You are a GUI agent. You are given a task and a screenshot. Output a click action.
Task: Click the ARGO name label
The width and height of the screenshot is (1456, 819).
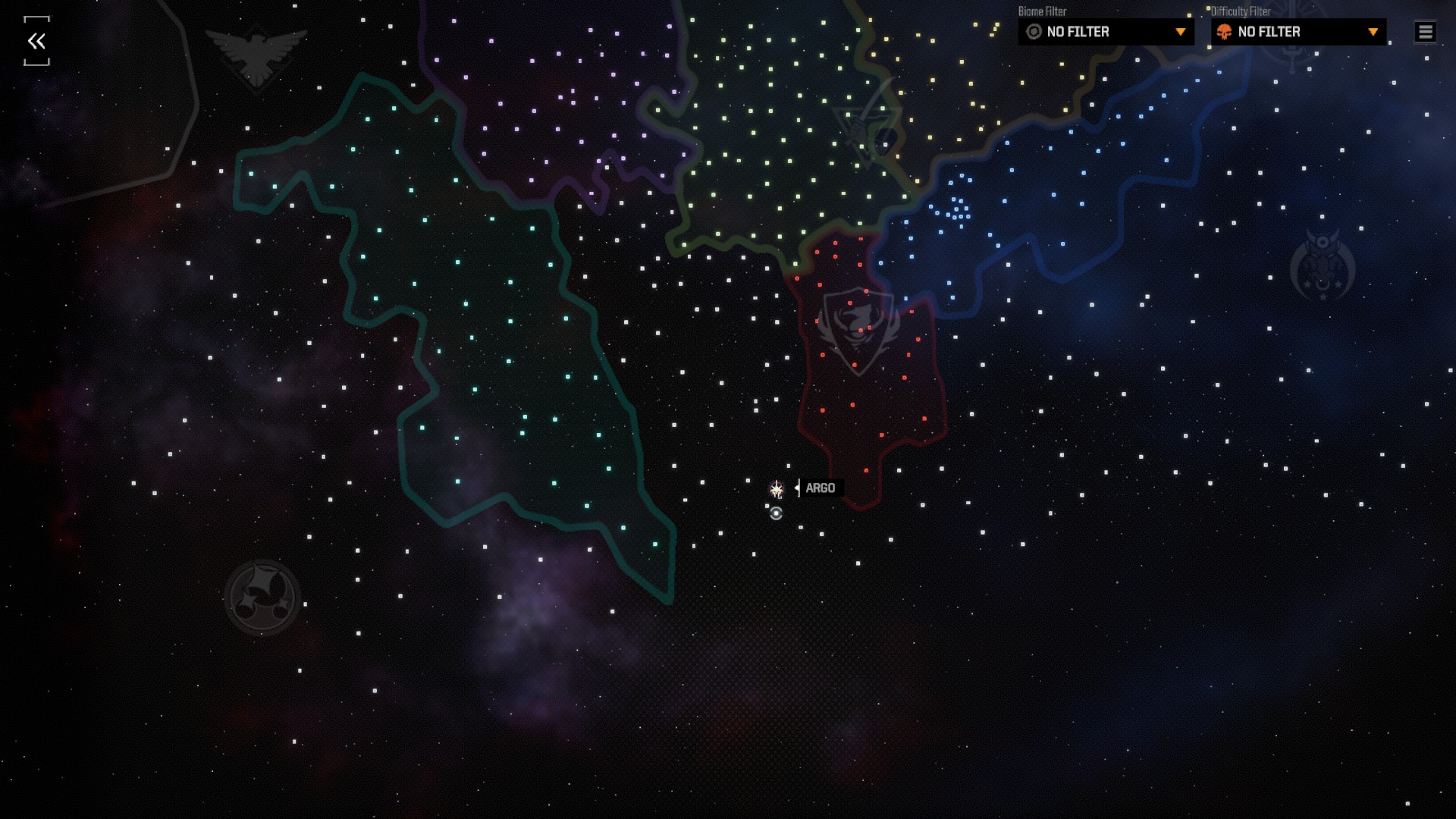820,488
